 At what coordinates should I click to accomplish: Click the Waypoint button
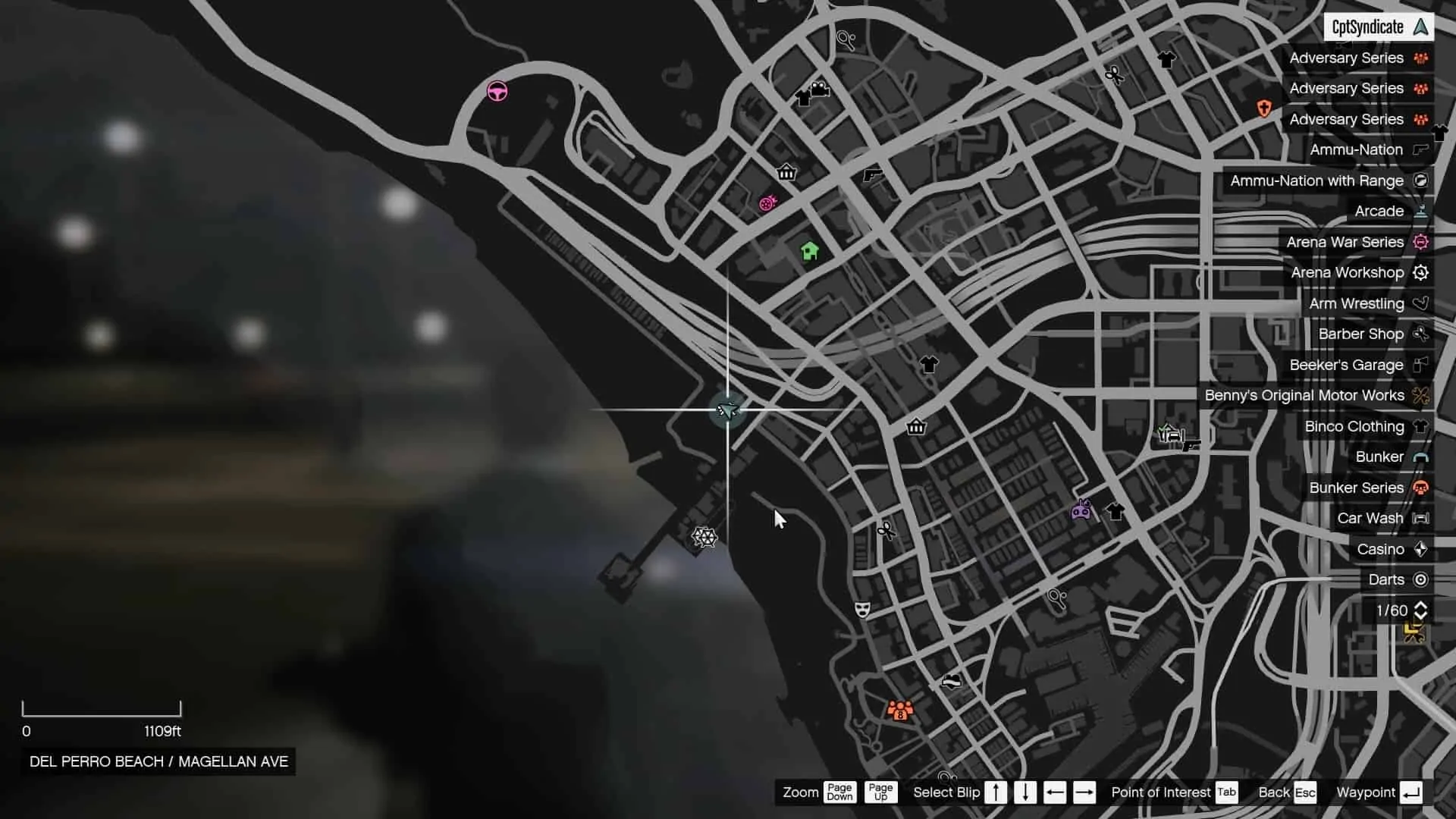pos(1378,792)
